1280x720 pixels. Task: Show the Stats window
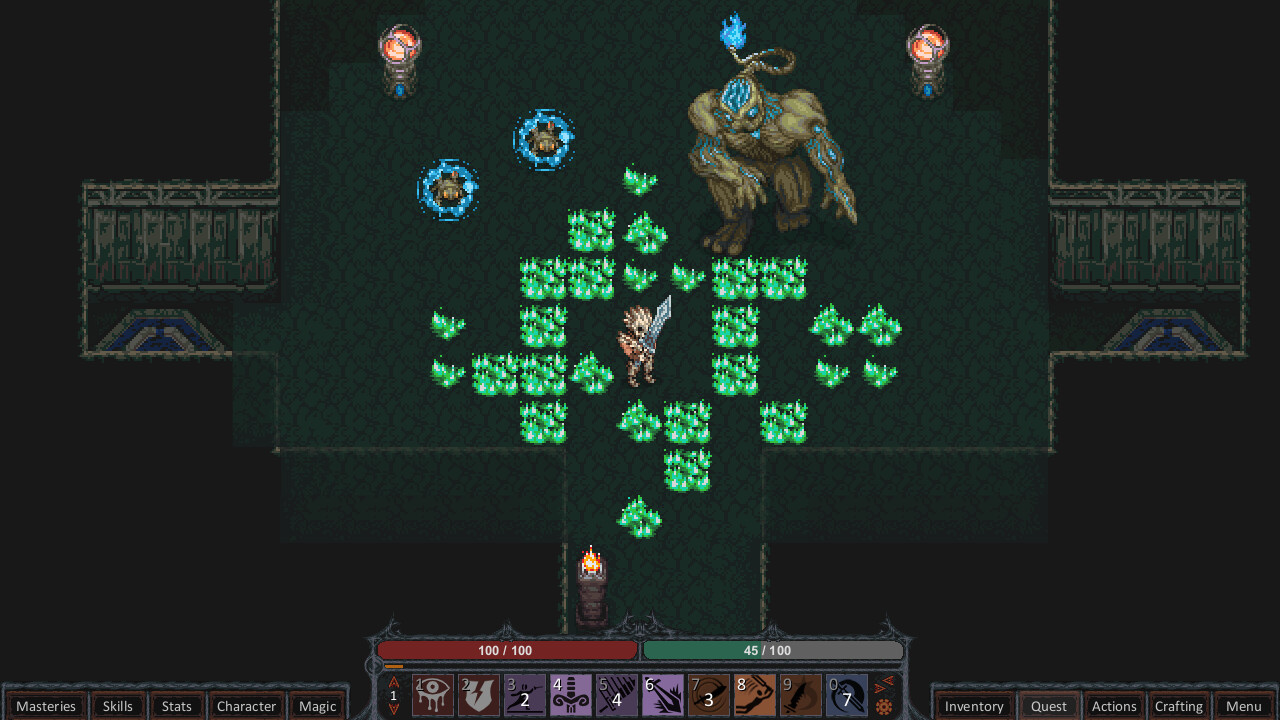click(177, 706)
